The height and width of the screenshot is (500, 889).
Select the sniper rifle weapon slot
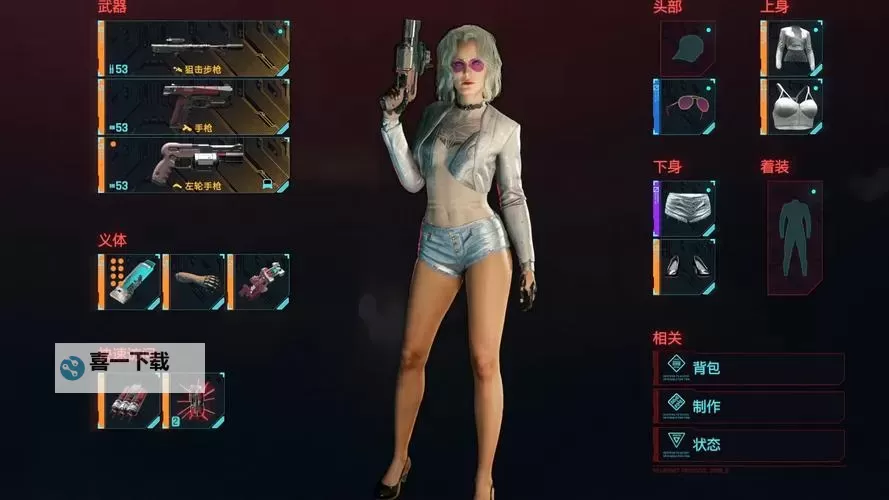(195, 49)
